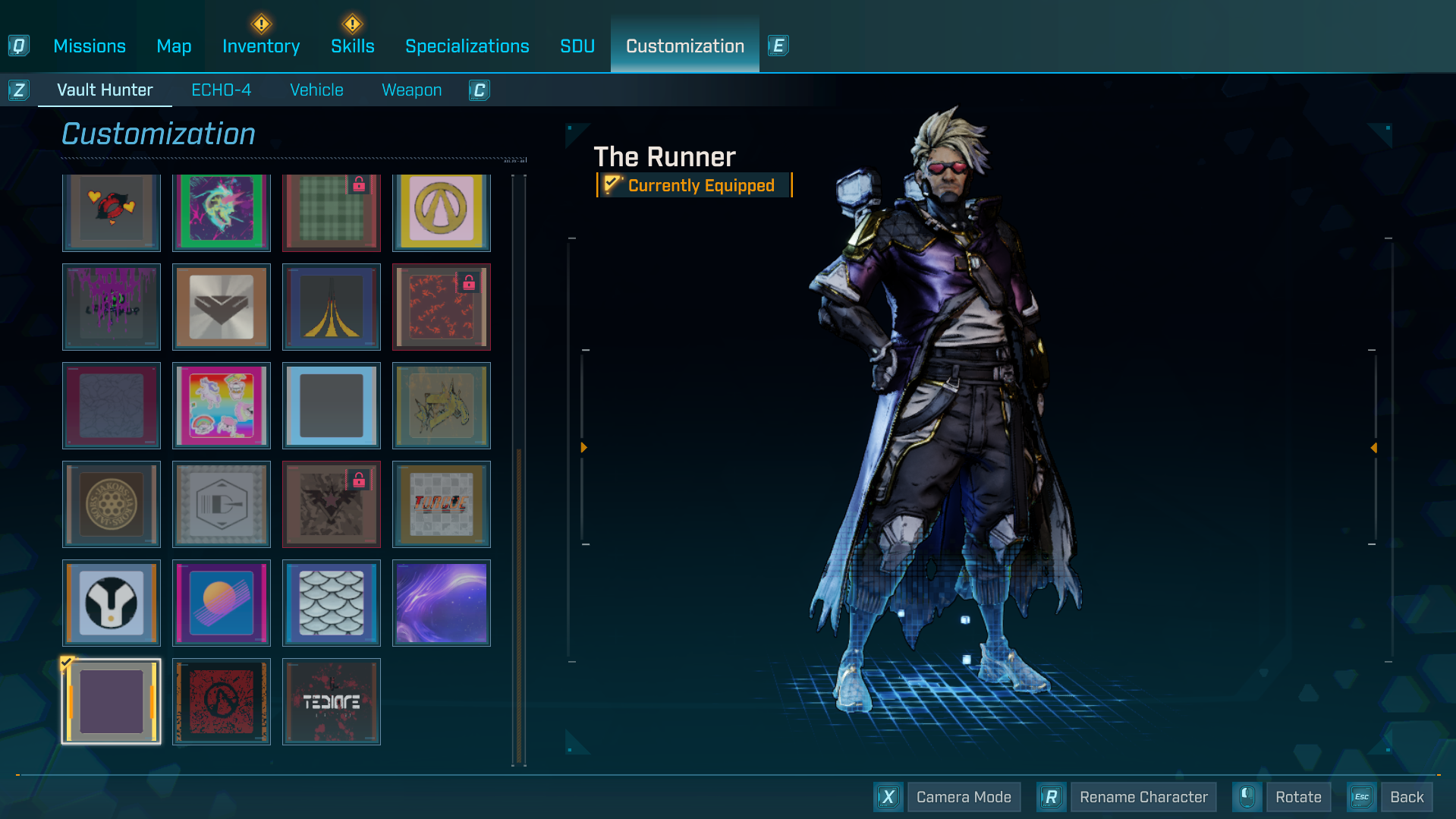
Task: Choose the yellow Vault symbol skin
Action: tap(442, 211)
